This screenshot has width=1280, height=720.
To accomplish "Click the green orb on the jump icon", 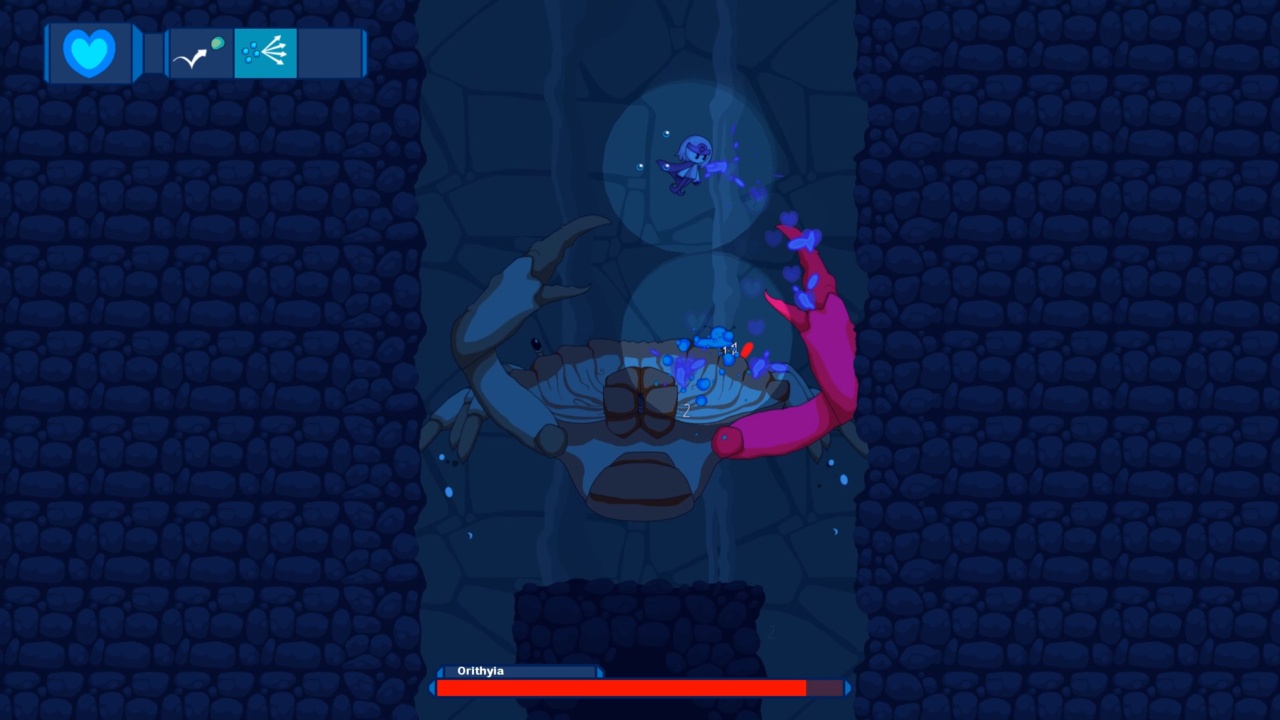I will [x=217, y=43].
